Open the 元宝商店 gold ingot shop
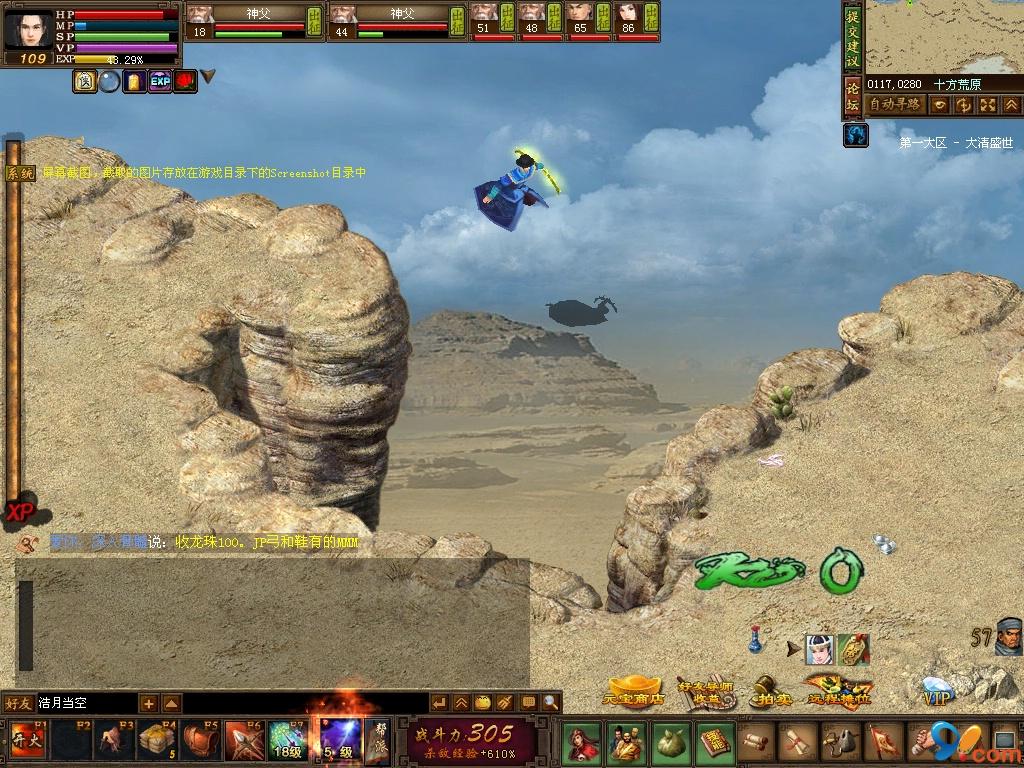The image size is (1024, 768). 635,691
